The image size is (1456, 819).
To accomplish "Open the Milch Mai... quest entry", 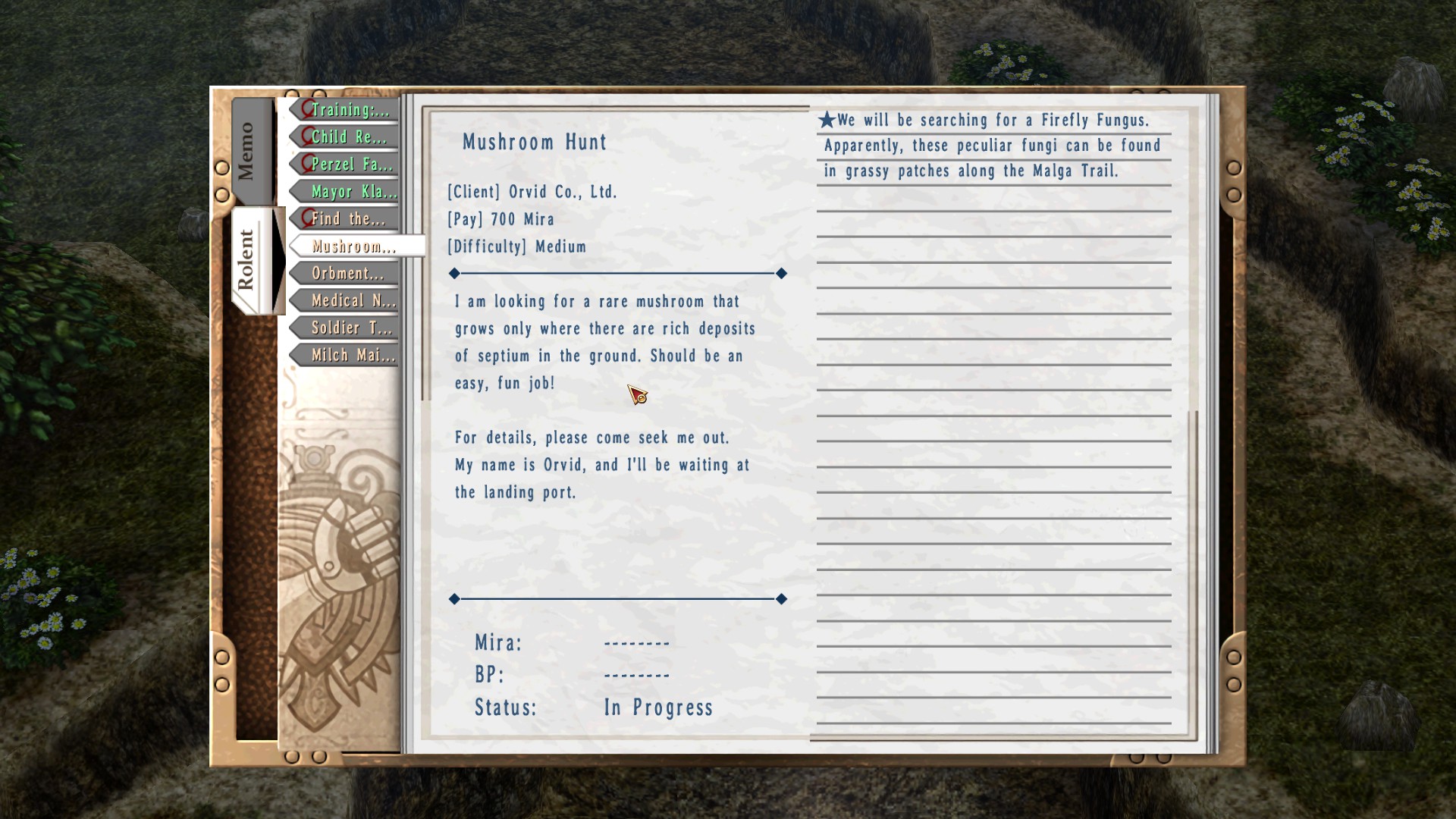I will [x=352, y=356].
